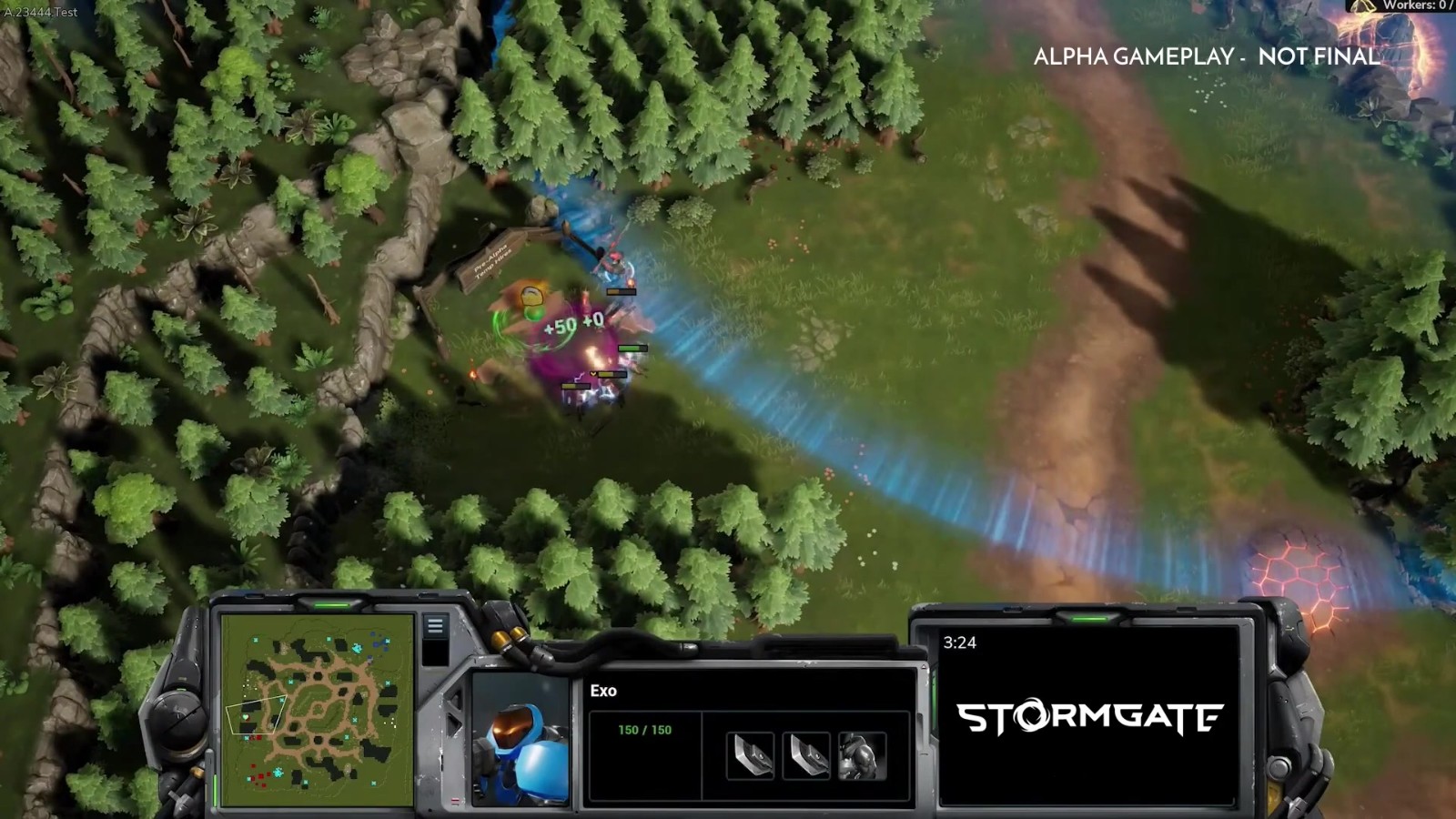Click the battlefield minimap
Image resolution: width=1456 pixels, height=819 pixels.
(x=316, y=712)
